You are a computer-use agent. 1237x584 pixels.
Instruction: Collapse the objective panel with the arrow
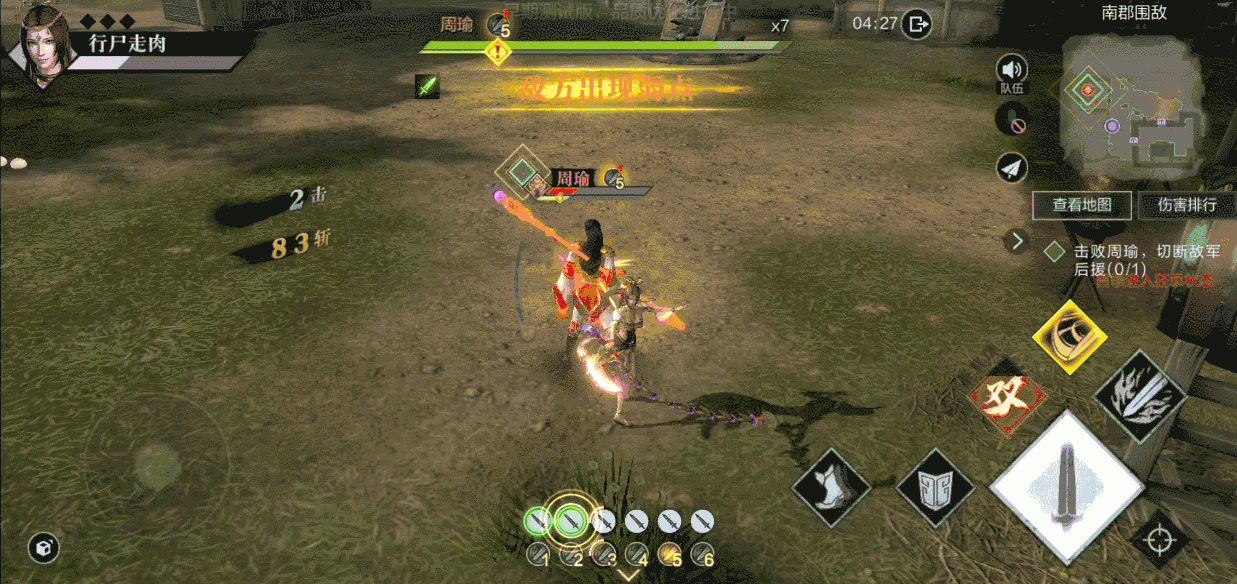coord(1018,240)
